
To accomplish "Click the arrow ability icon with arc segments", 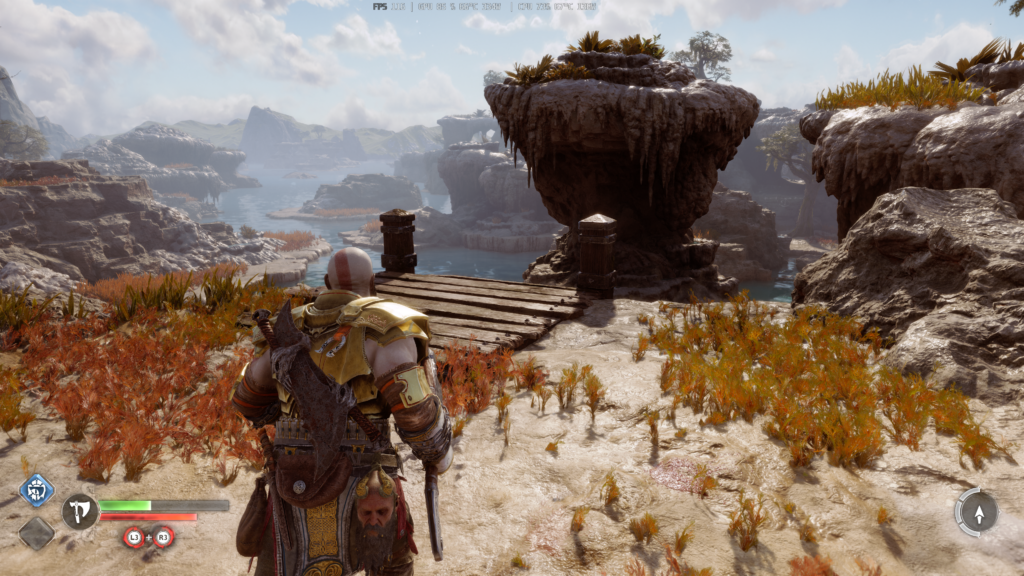I will click(976, 512).
